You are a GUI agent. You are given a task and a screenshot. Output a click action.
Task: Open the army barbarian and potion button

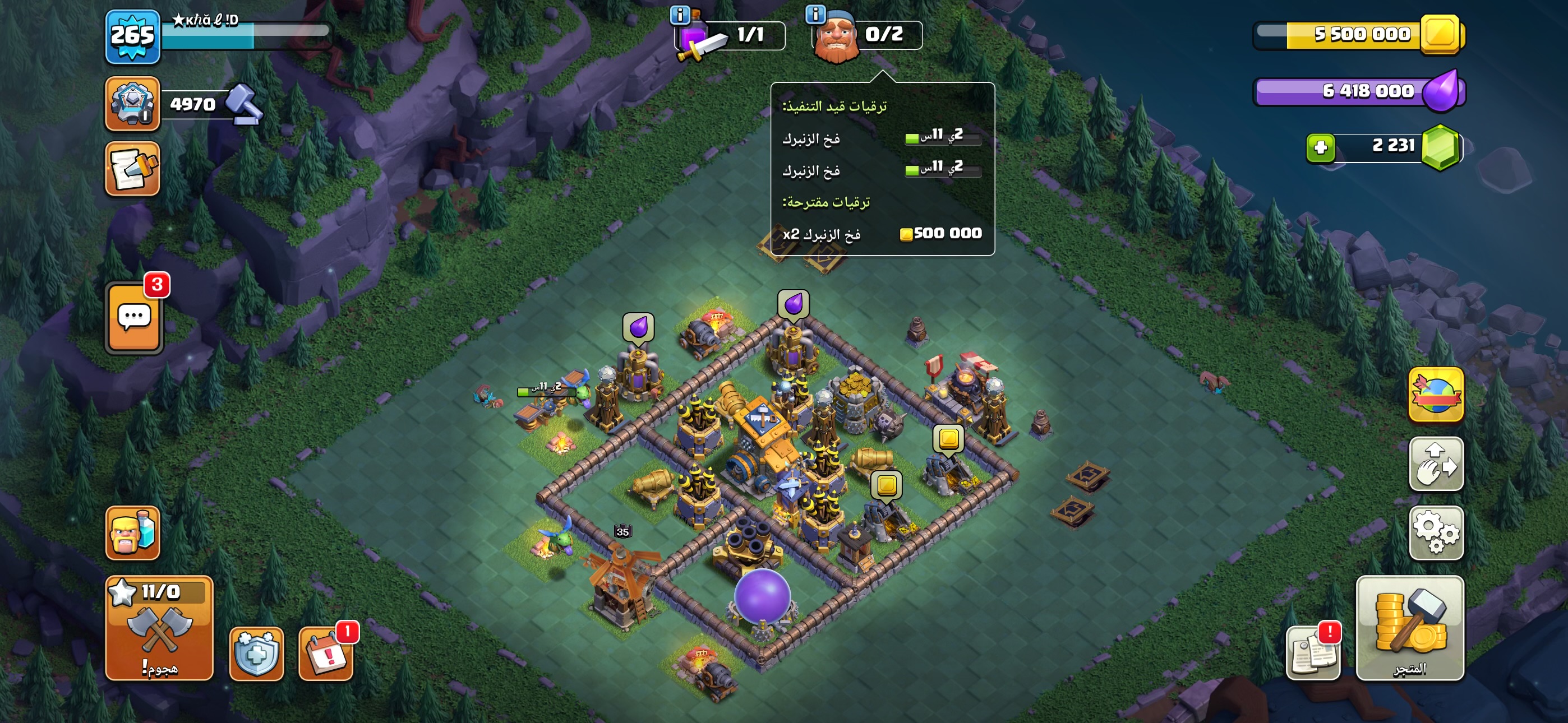point(133,532)
